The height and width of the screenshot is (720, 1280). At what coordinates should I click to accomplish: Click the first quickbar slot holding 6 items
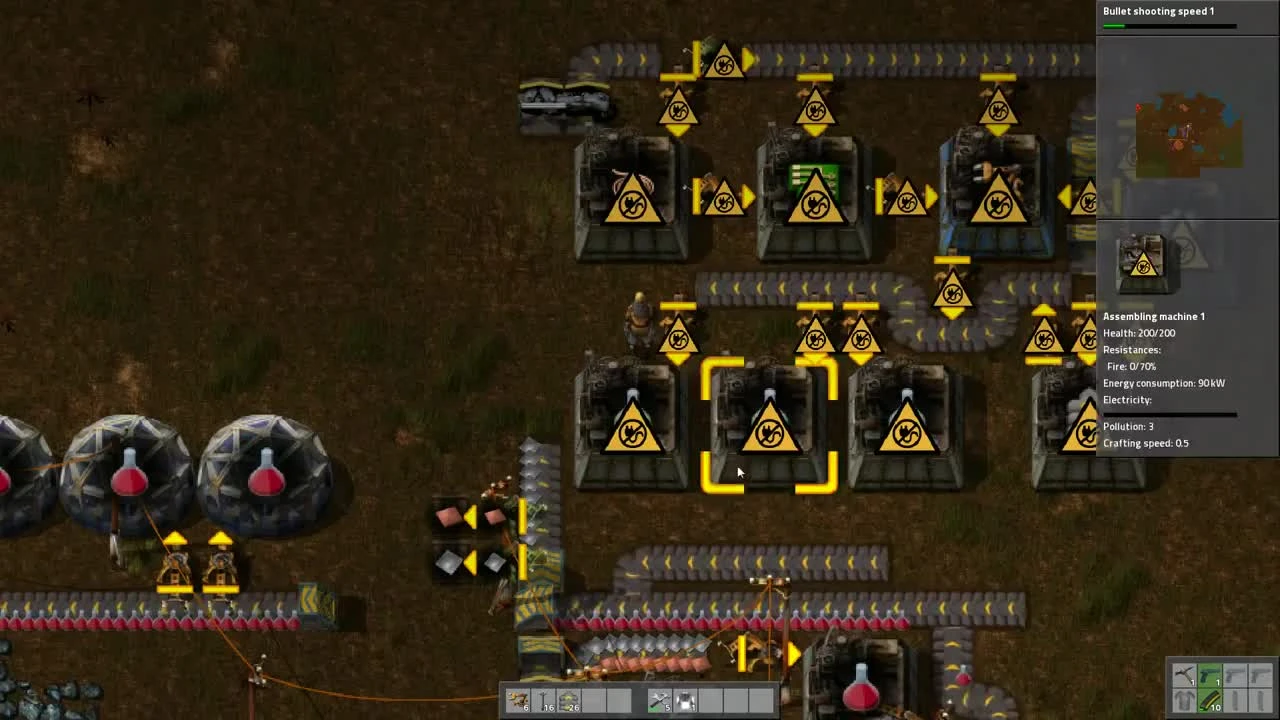click(518, 700)
